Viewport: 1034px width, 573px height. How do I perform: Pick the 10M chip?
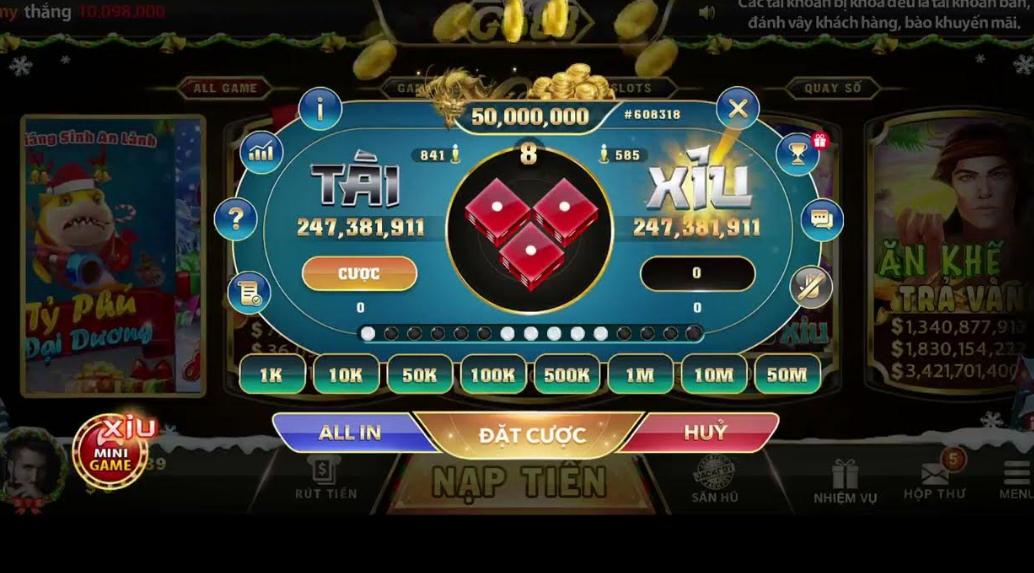[x=714, y=375]
